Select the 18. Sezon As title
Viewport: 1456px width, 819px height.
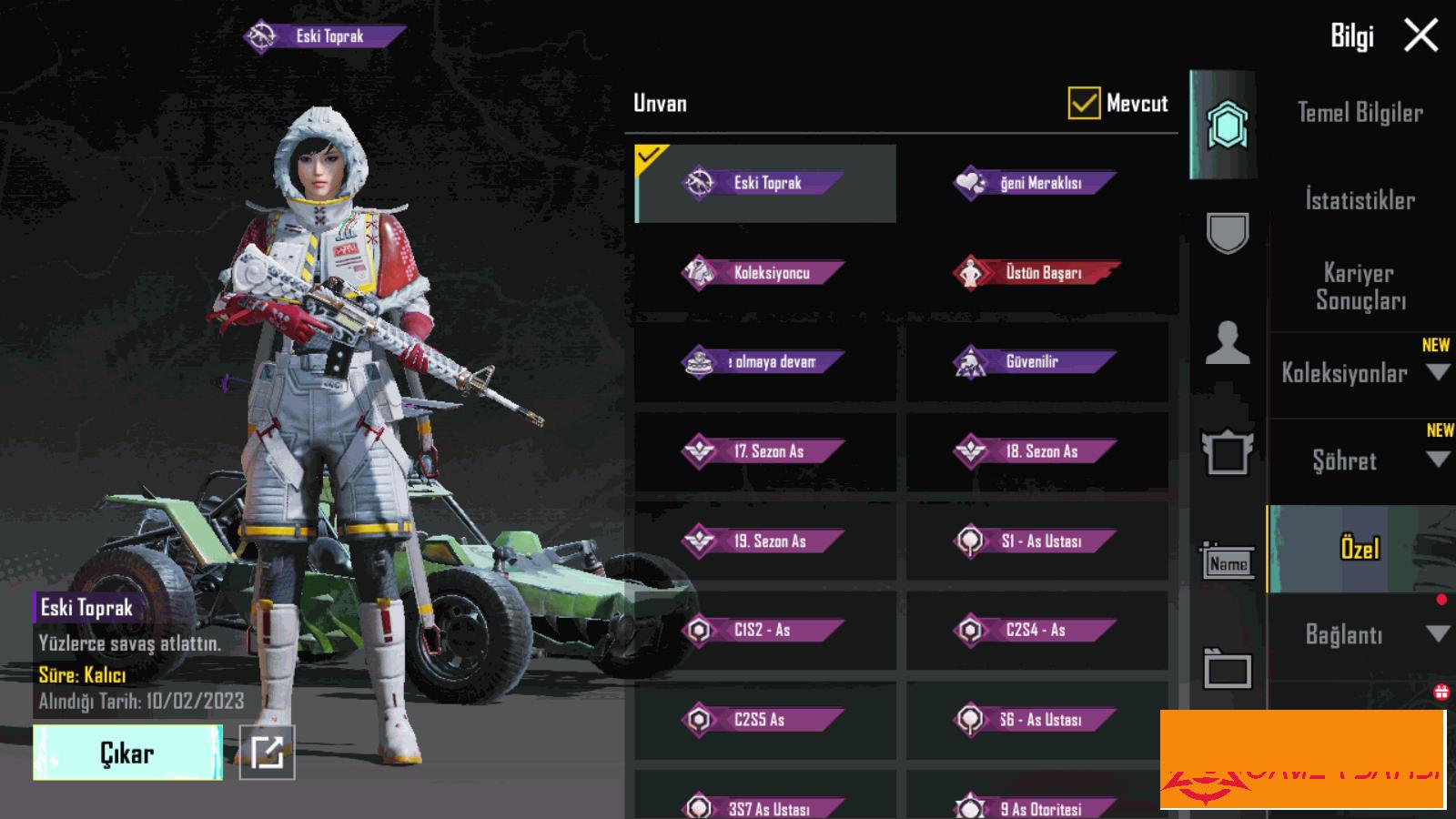pyautogui.click(x=1036, y=451)
